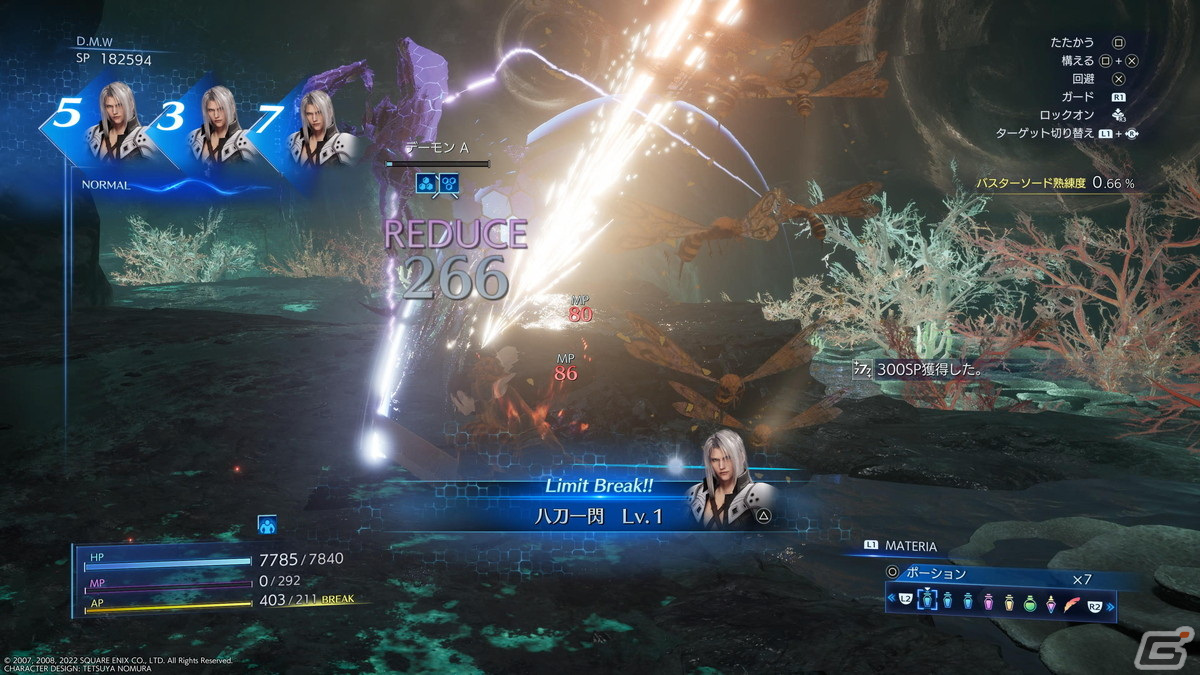Choose the pink potion bottle item
Image resolution: width=1200 pixels, height=675 pixels.
pos(989,601)
